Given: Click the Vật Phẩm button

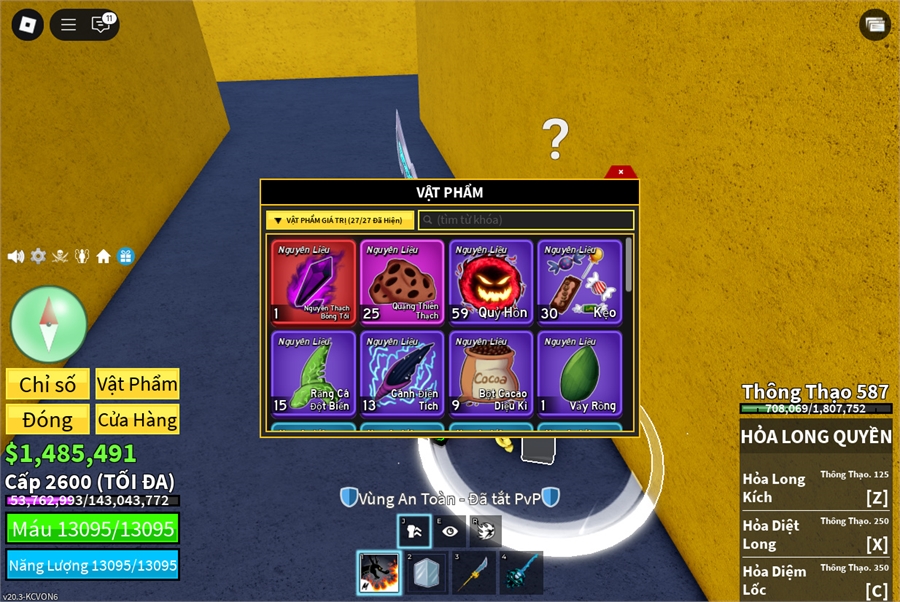Looking at the screenshot, I should pos(137,384).
